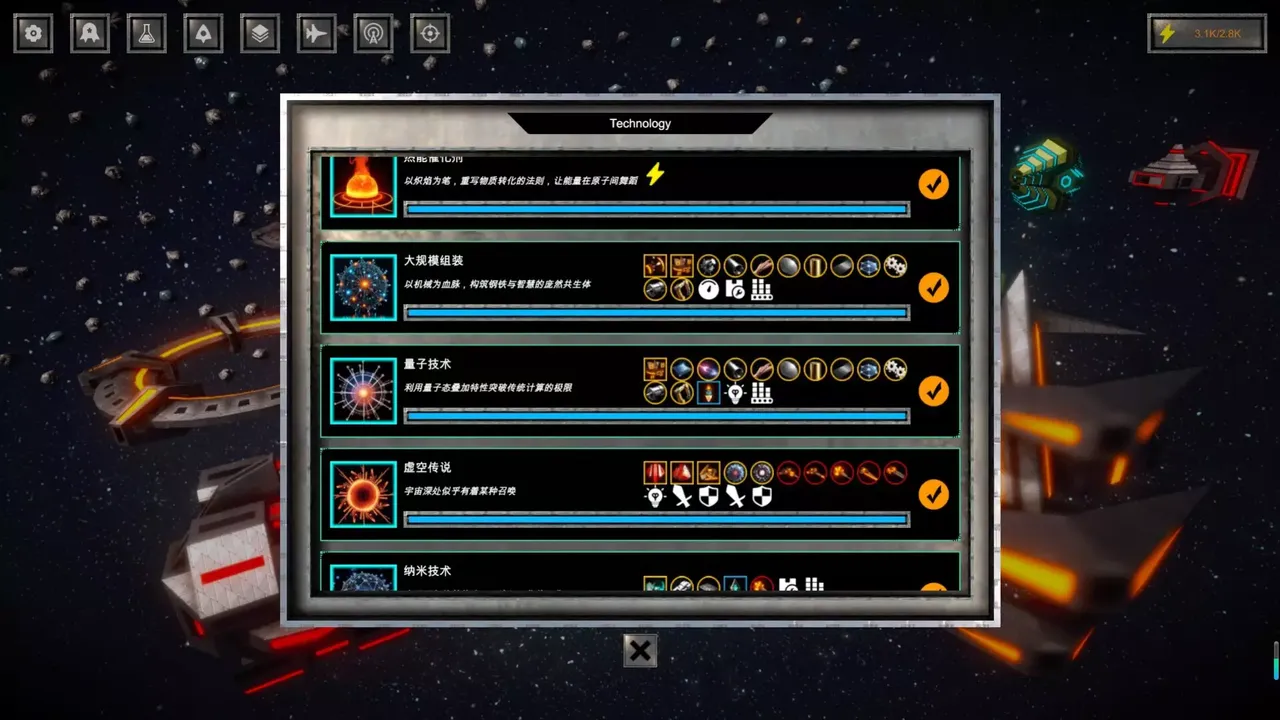Screen dimensions: 1280x720
Task: Open the settings gear in the top toolbar
Action: pos(33,33)
